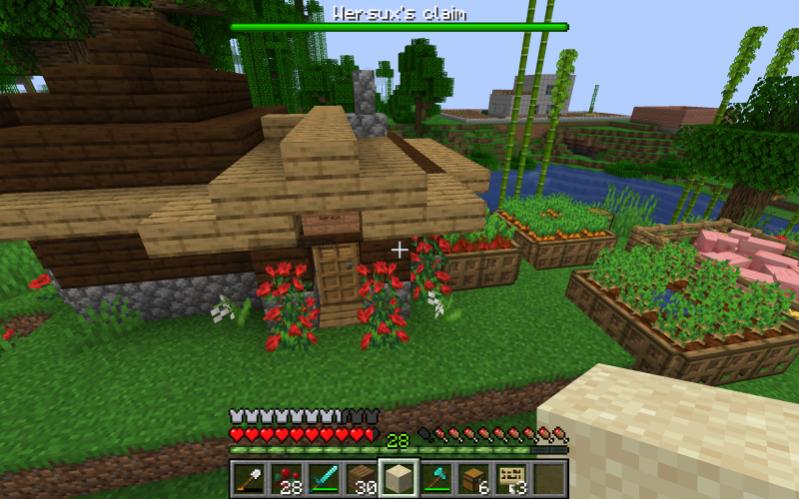Select the chest stack of 6
Image resolution: width=799 pixels, height=499 pixels.
point(474,478)
